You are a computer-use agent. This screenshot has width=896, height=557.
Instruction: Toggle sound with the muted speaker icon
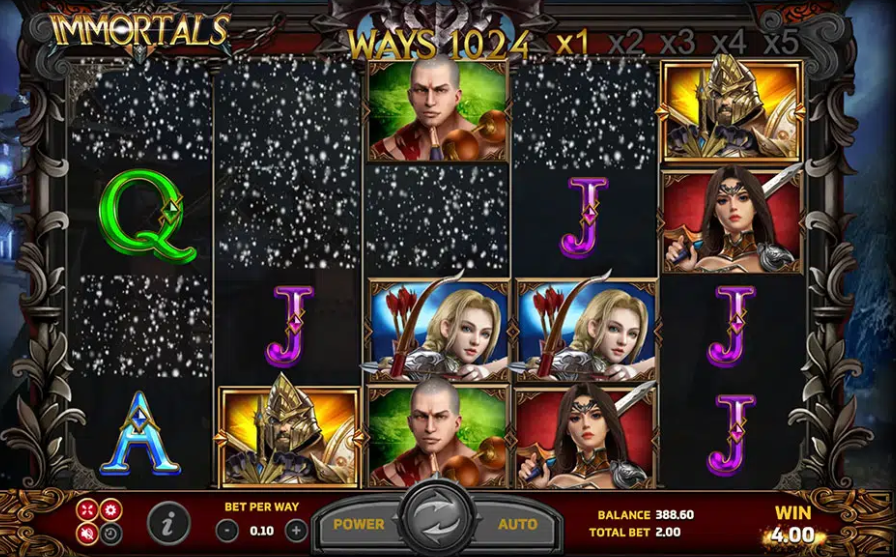[x=88, y=533]
